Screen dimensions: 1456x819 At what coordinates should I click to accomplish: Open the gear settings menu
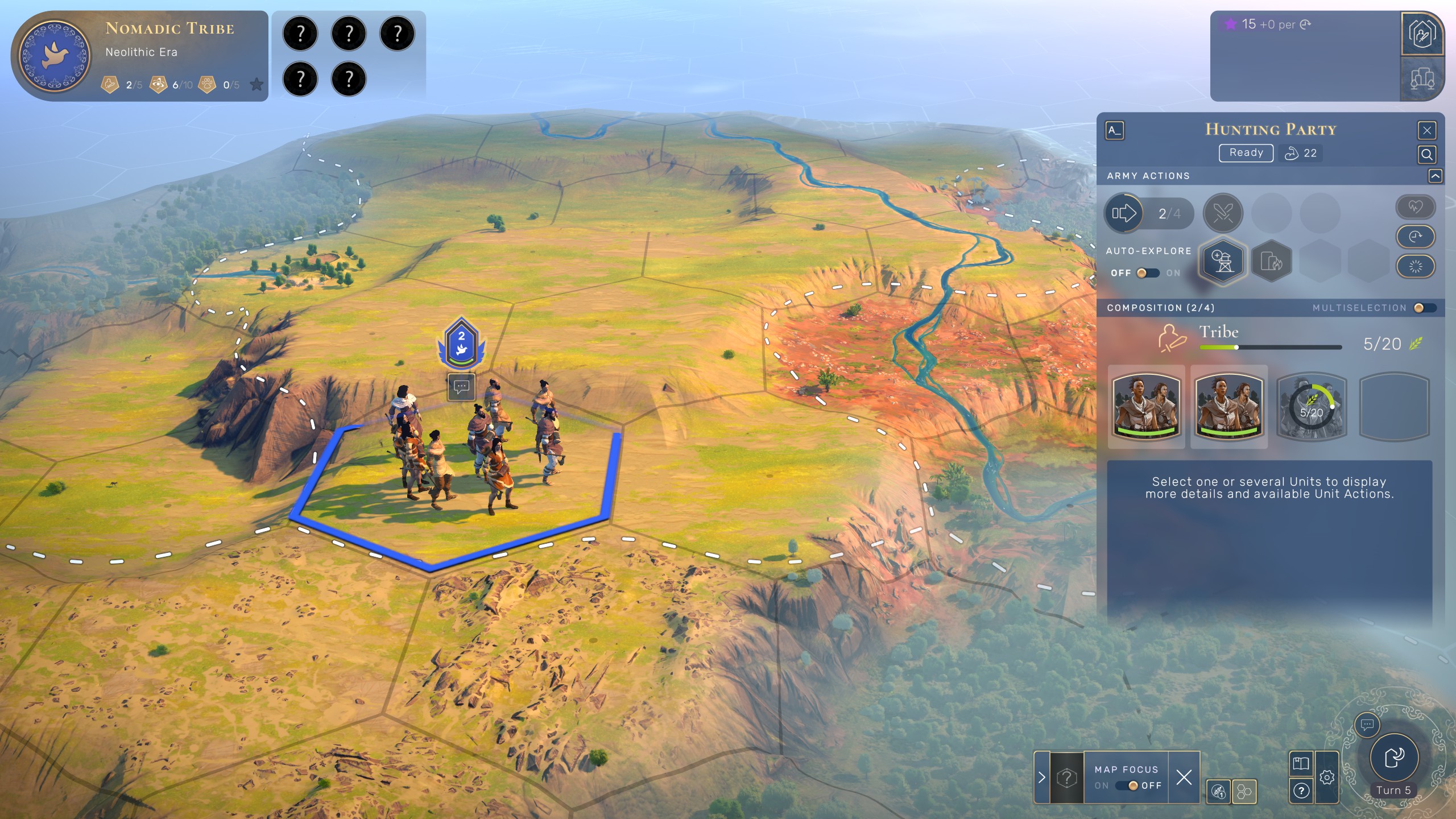click(x=1327, y=777)
